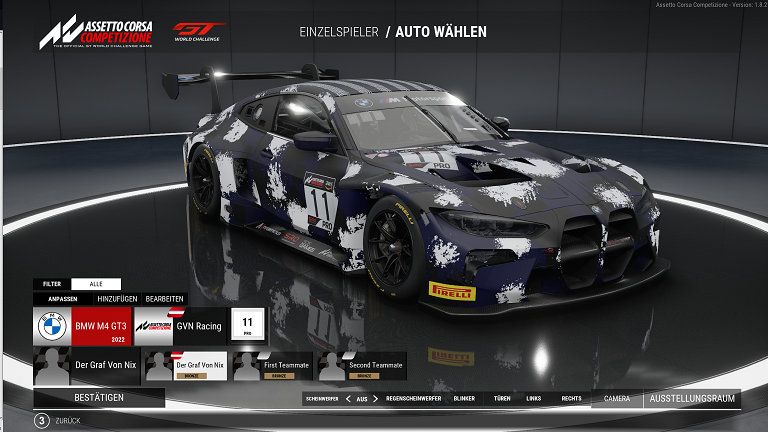Switch to the Ausstellungsraum view

692,398
